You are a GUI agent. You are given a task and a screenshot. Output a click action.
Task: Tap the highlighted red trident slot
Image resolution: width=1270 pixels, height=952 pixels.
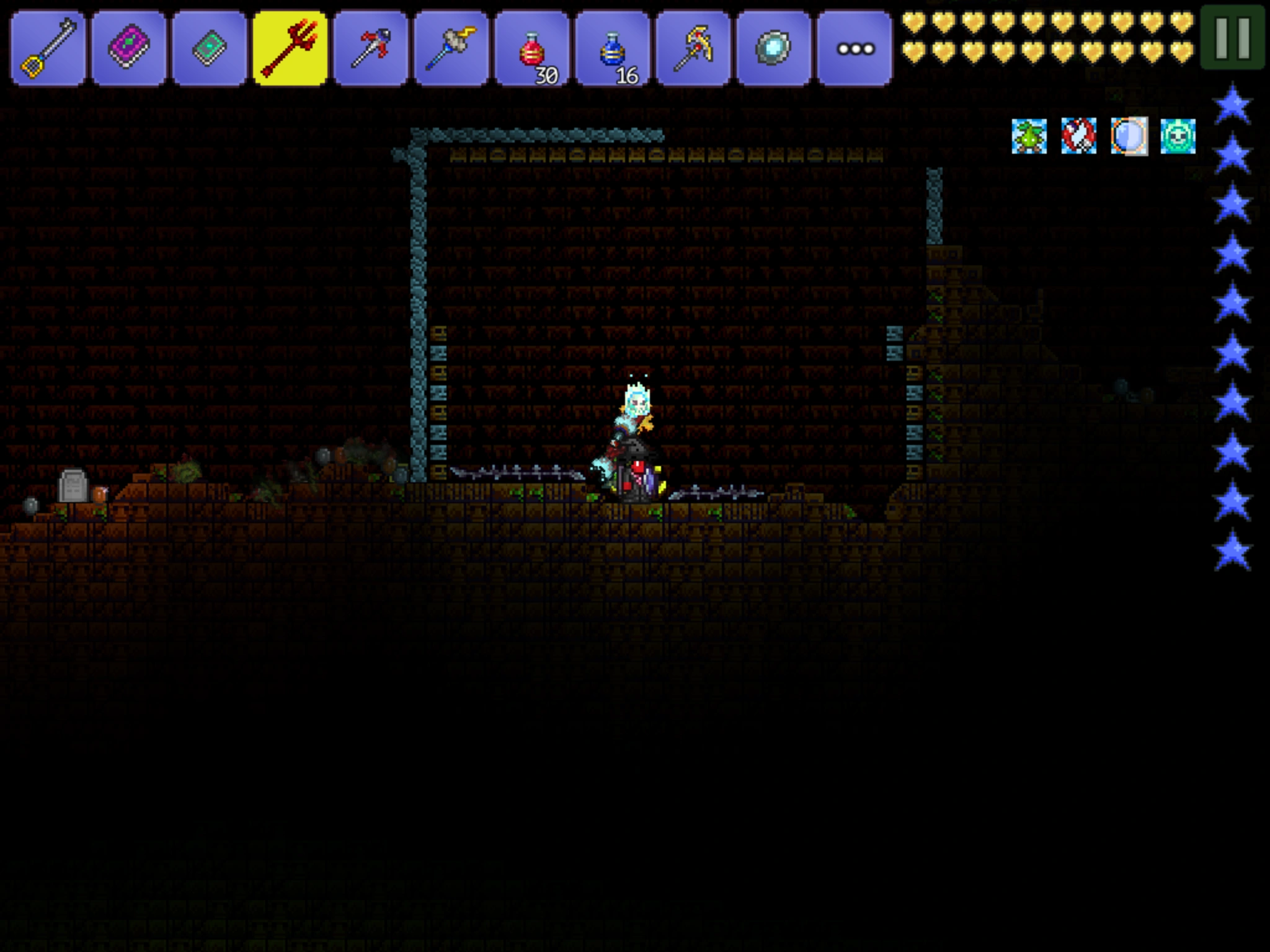pos(290,48)
